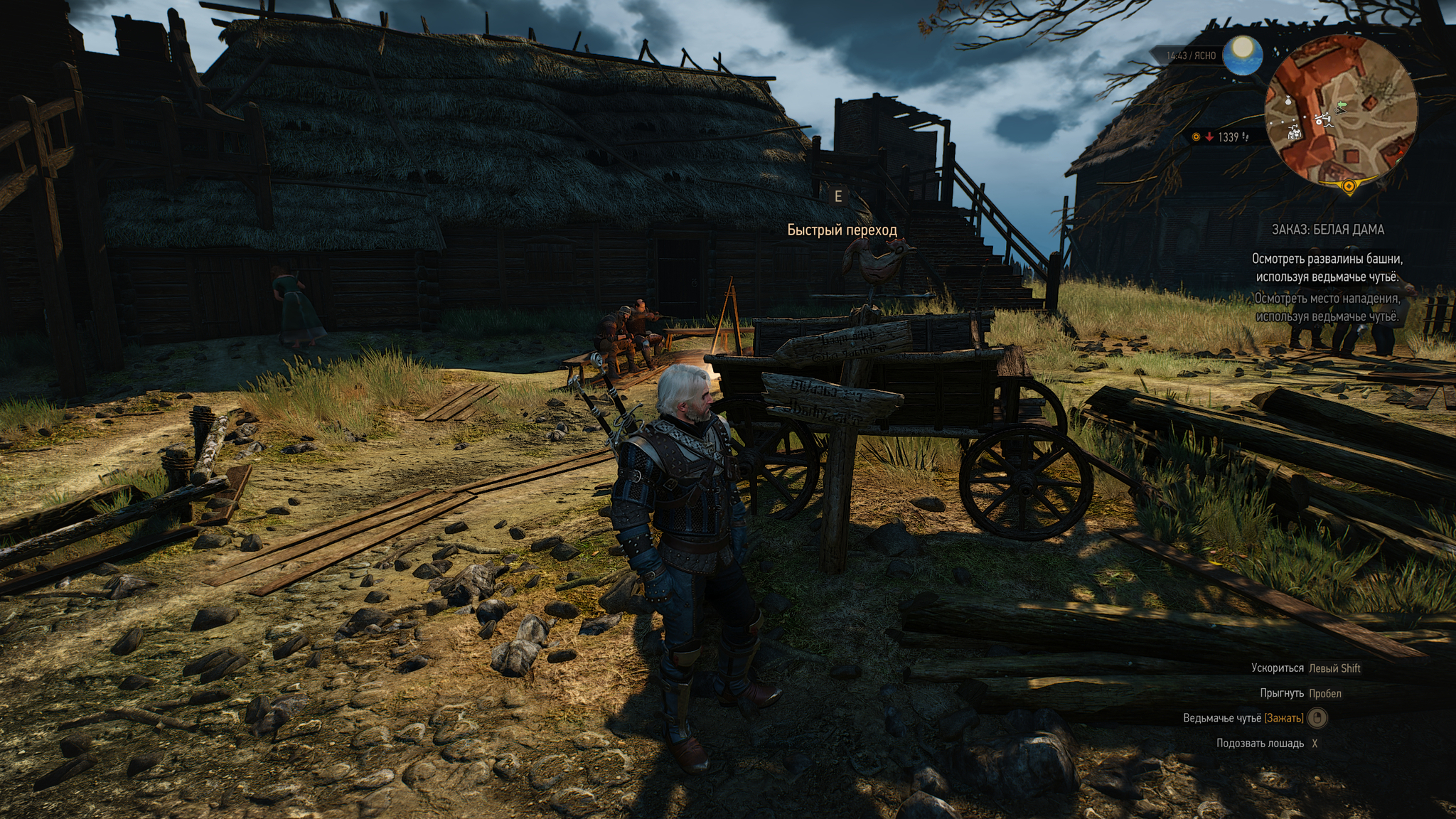Click the sun weather icon
The height and width of the screenshot is (819, 1456).
coord(1242,53)
